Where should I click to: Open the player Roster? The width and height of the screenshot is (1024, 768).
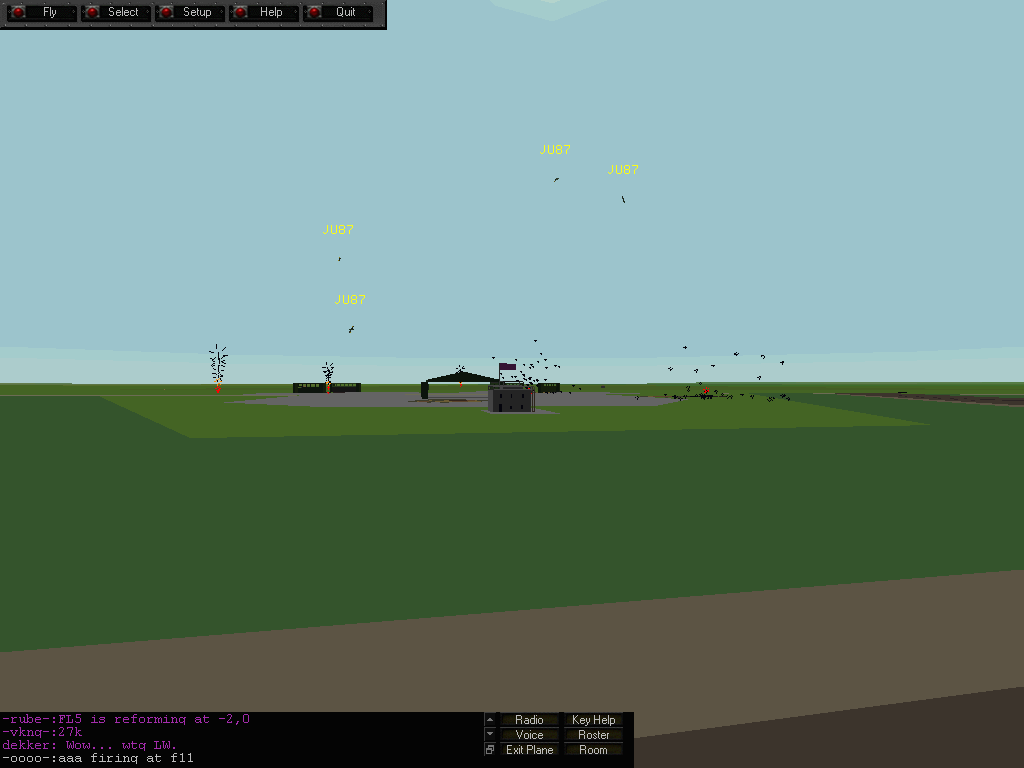click(593, 735)
